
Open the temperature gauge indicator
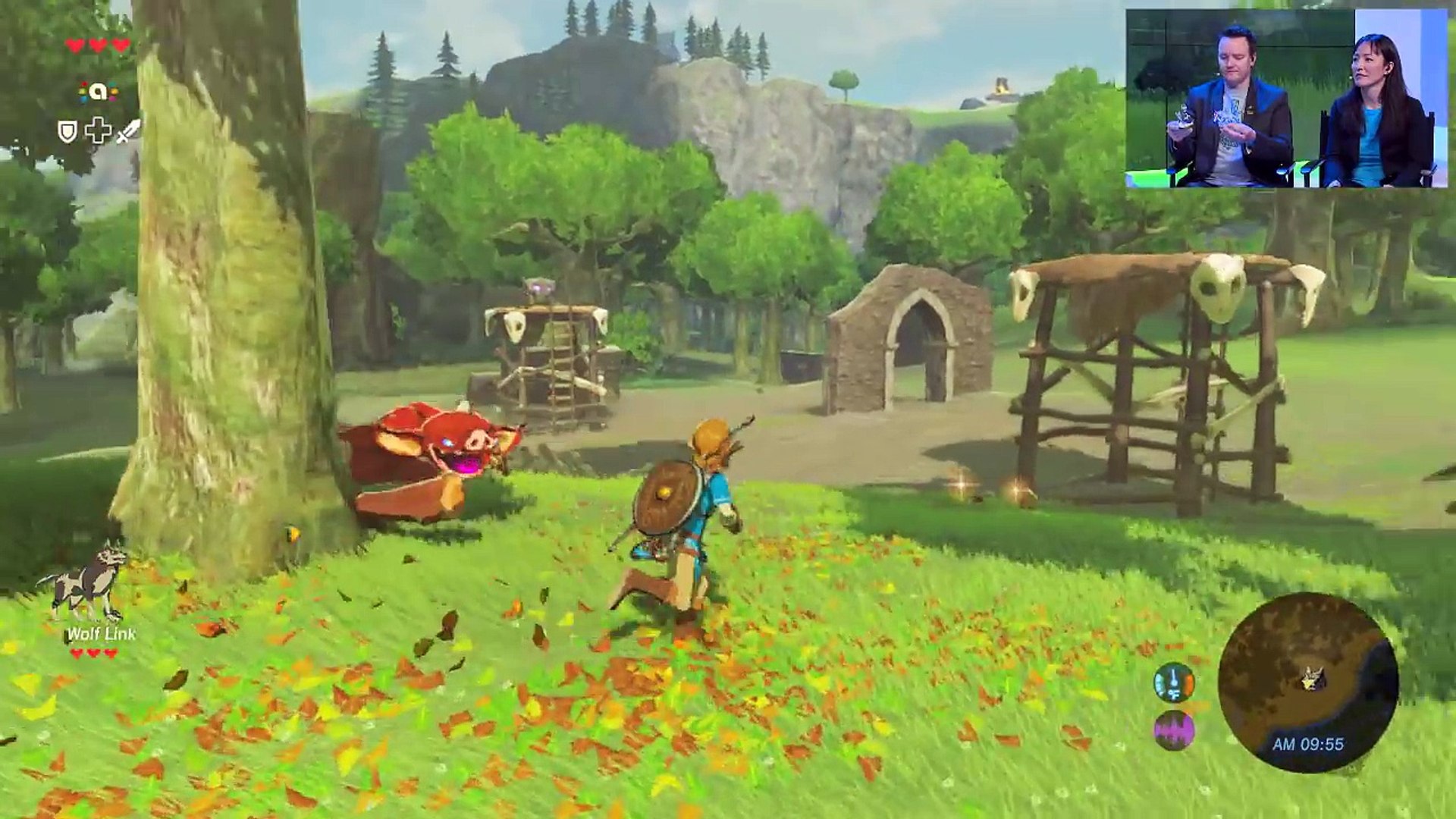1174,683
